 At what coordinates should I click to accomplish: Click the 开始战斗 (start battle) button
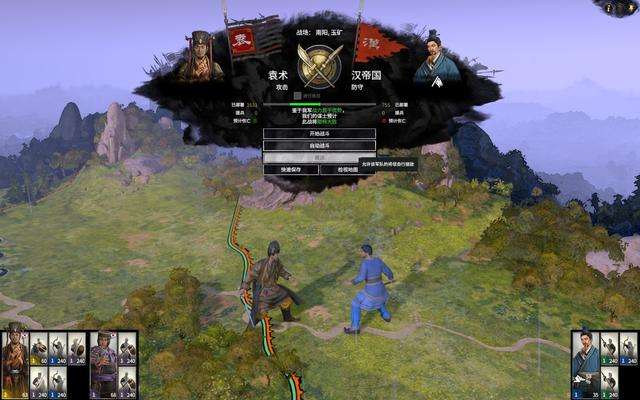[319, 134]
